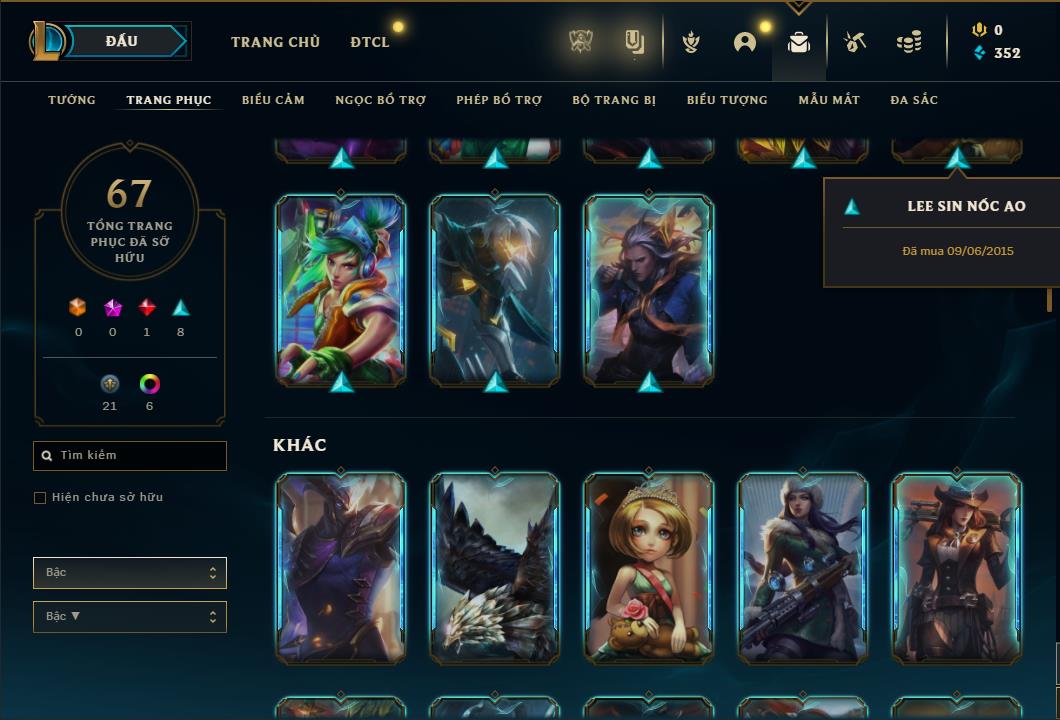Select the PHÉP BỔ TRỢ tab
Viewport: 1060px width, 720px height.
pos(499,100)
